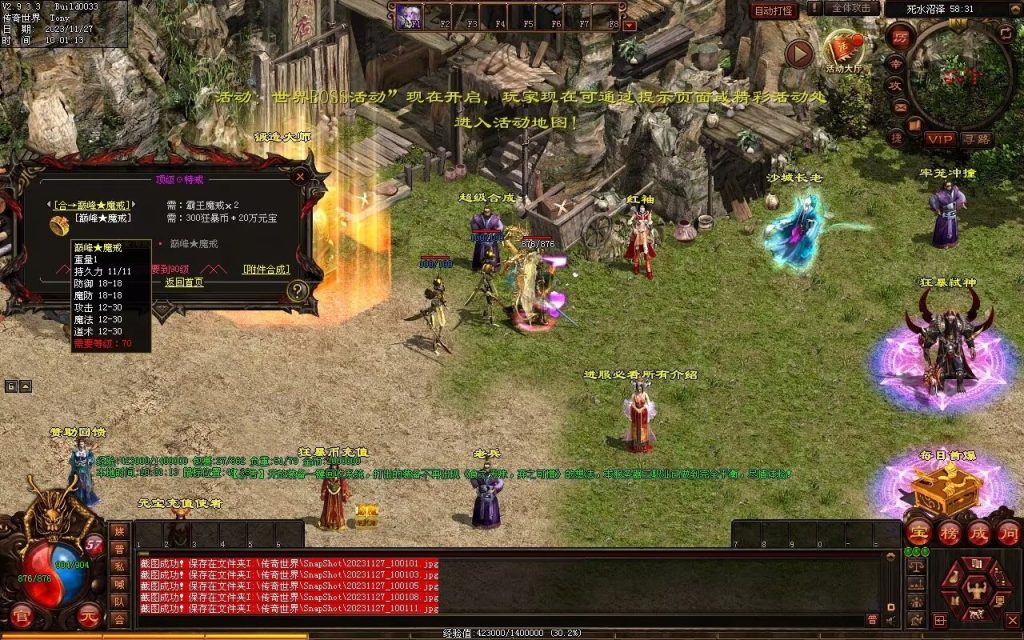Close the ring crafting dialog
The height and width of the screenshot is (640, 1024).
tap(300, 176)
